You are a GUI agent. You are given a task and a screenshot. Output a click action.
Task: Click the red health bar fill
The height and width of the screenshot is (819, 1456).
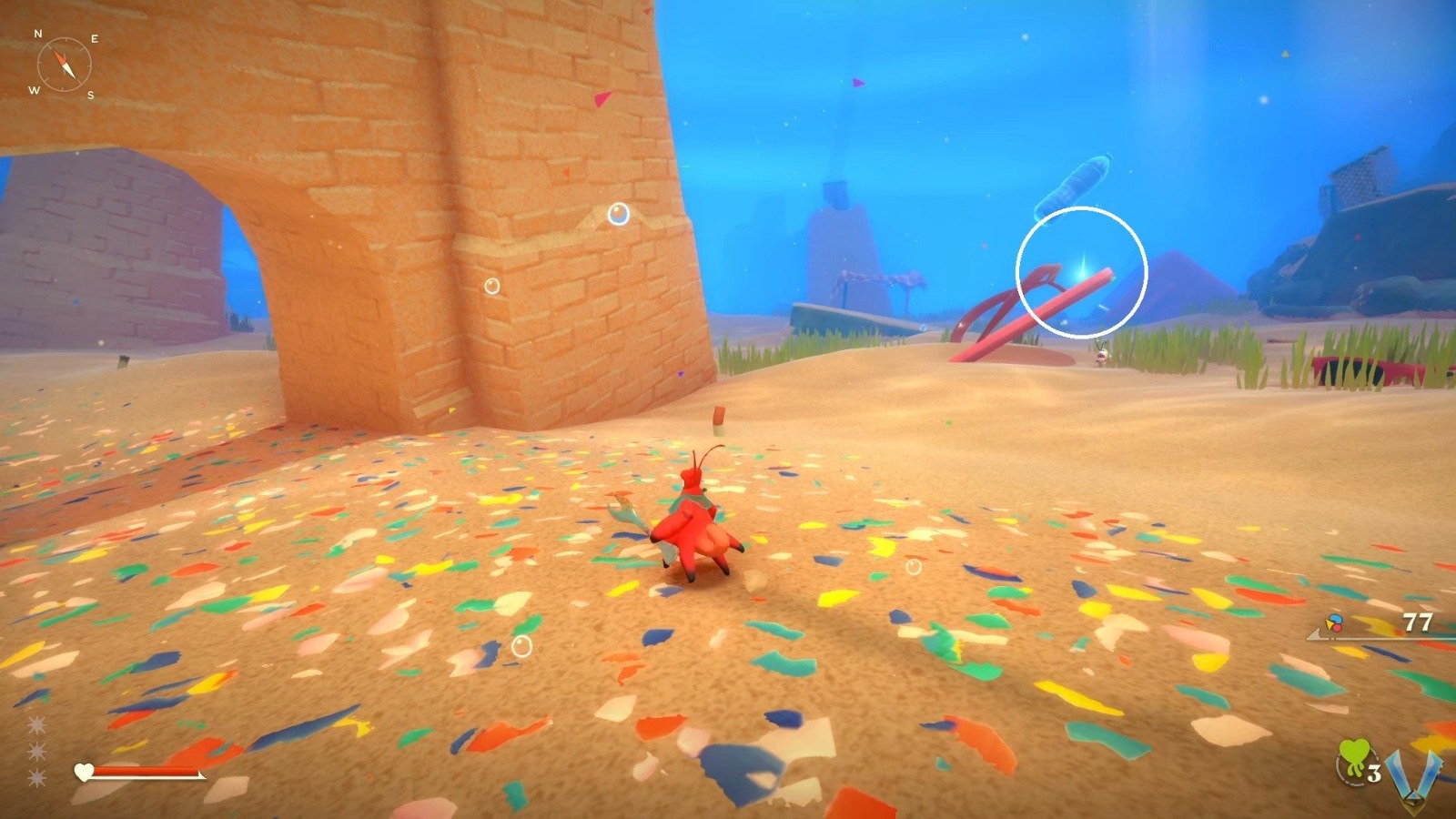coord(146,770)
